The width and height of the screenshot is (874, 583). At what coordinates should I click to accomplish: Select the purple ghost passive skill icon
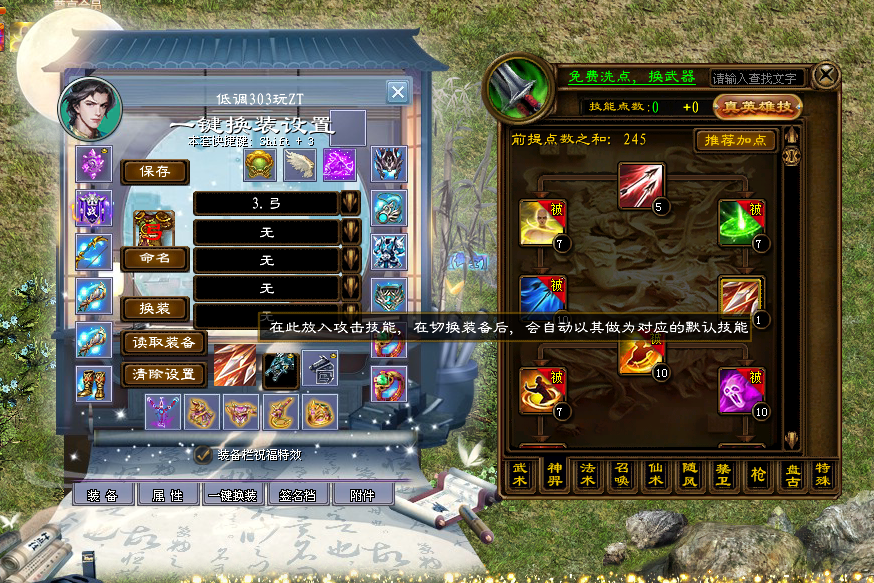(741, 391)
